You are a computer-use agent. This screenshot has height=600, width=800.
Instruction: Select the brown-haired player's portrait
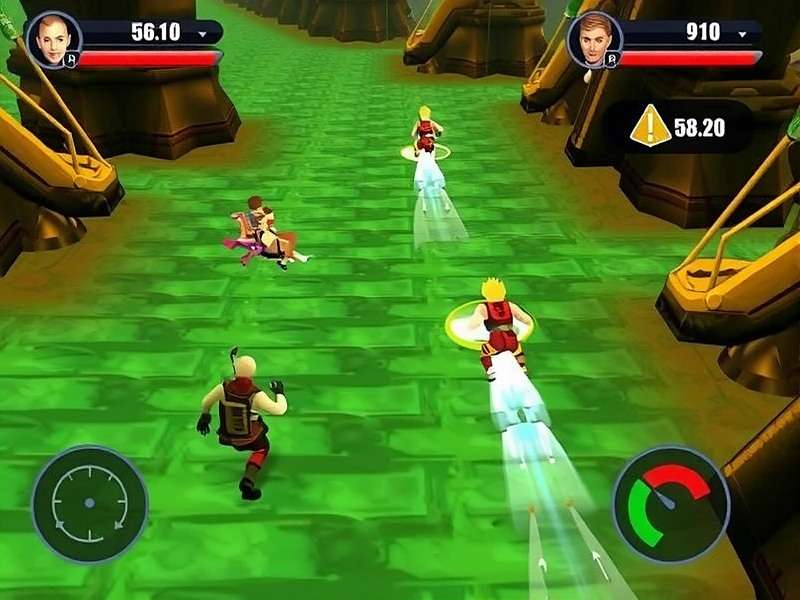coord(593,38)
